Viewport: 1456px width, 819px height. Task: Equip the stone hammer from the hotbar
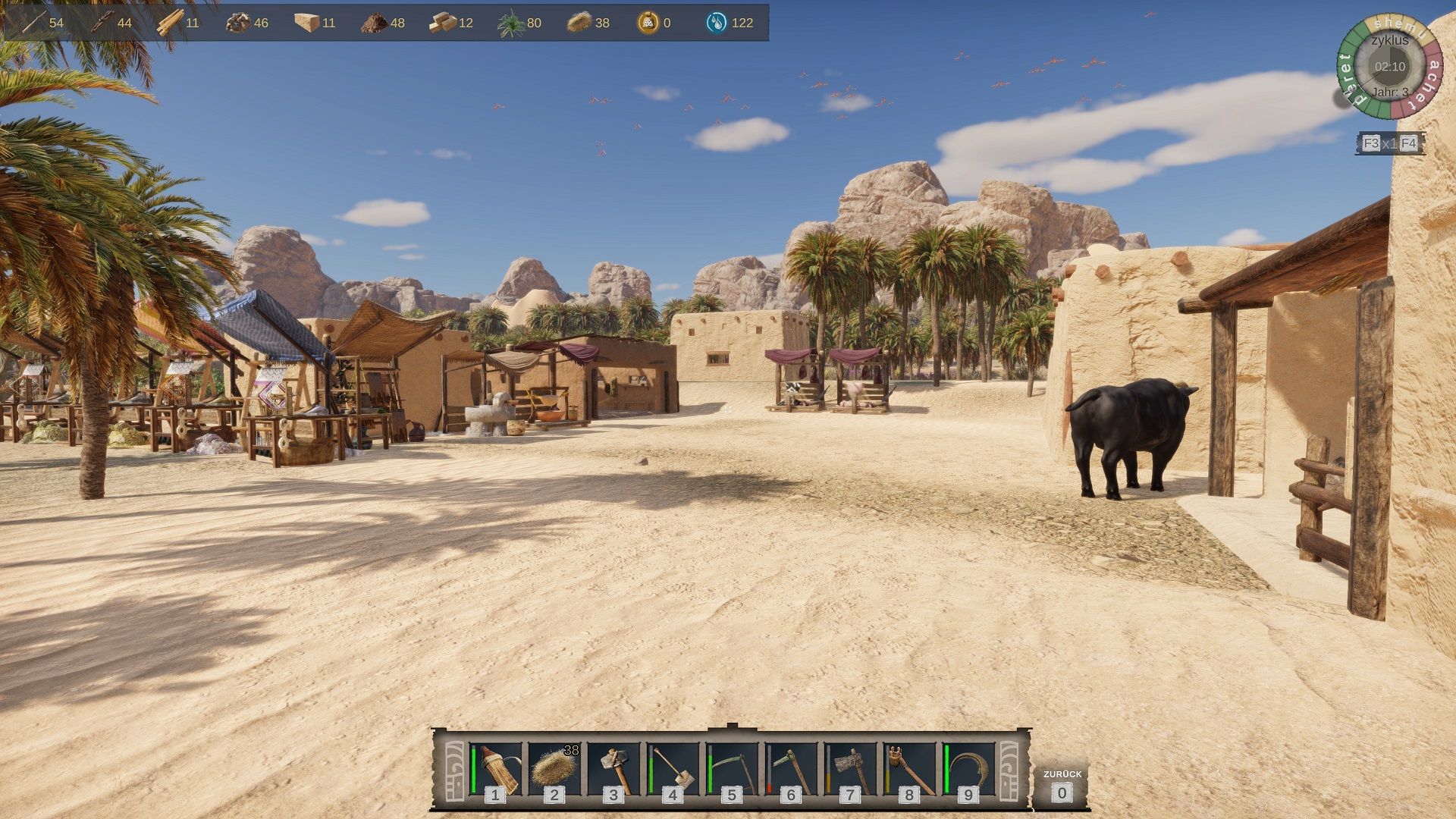pos(613,770)
